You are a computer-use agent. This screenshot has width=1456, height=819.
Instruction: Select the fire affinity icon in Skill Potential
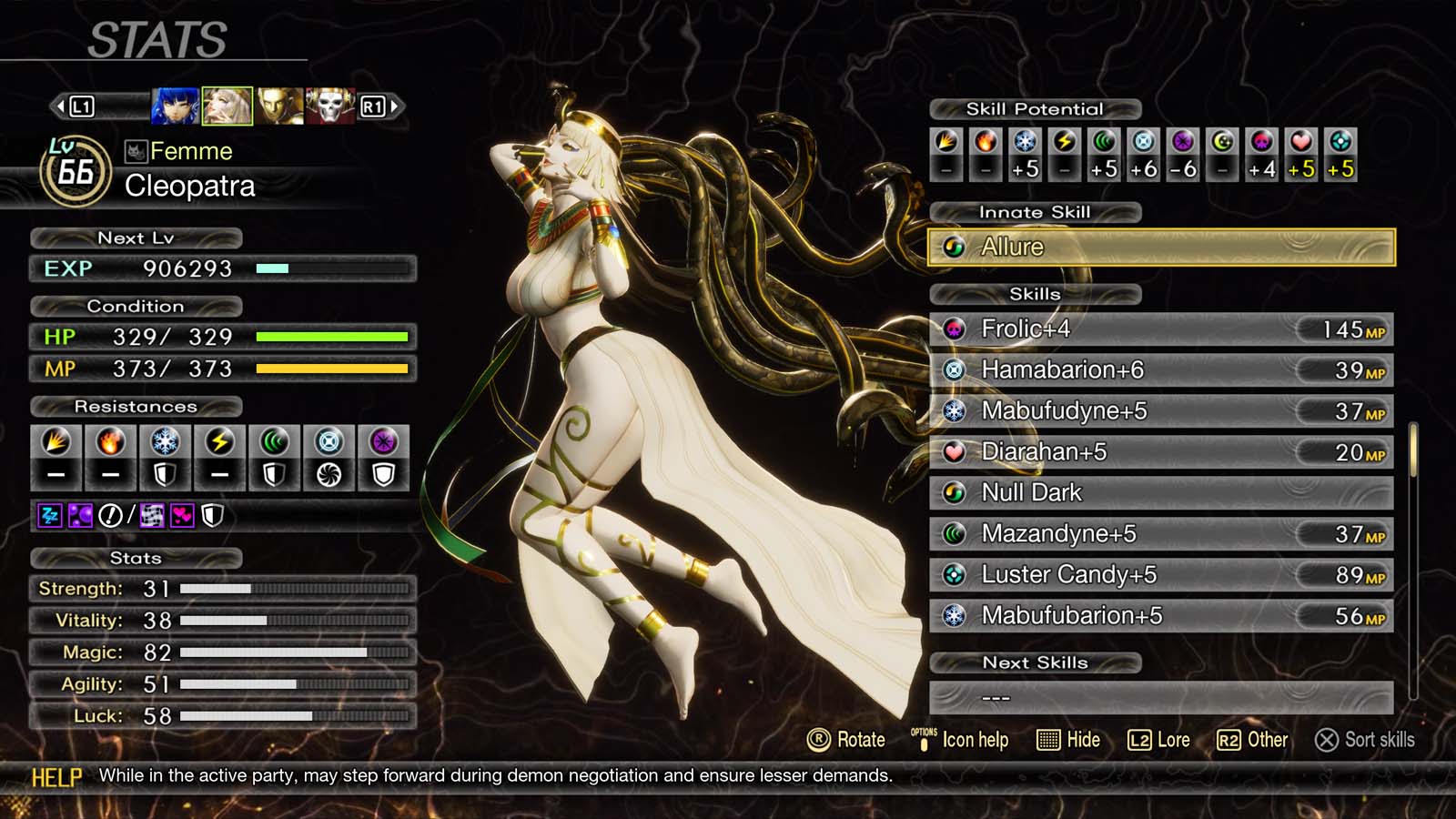986,141
